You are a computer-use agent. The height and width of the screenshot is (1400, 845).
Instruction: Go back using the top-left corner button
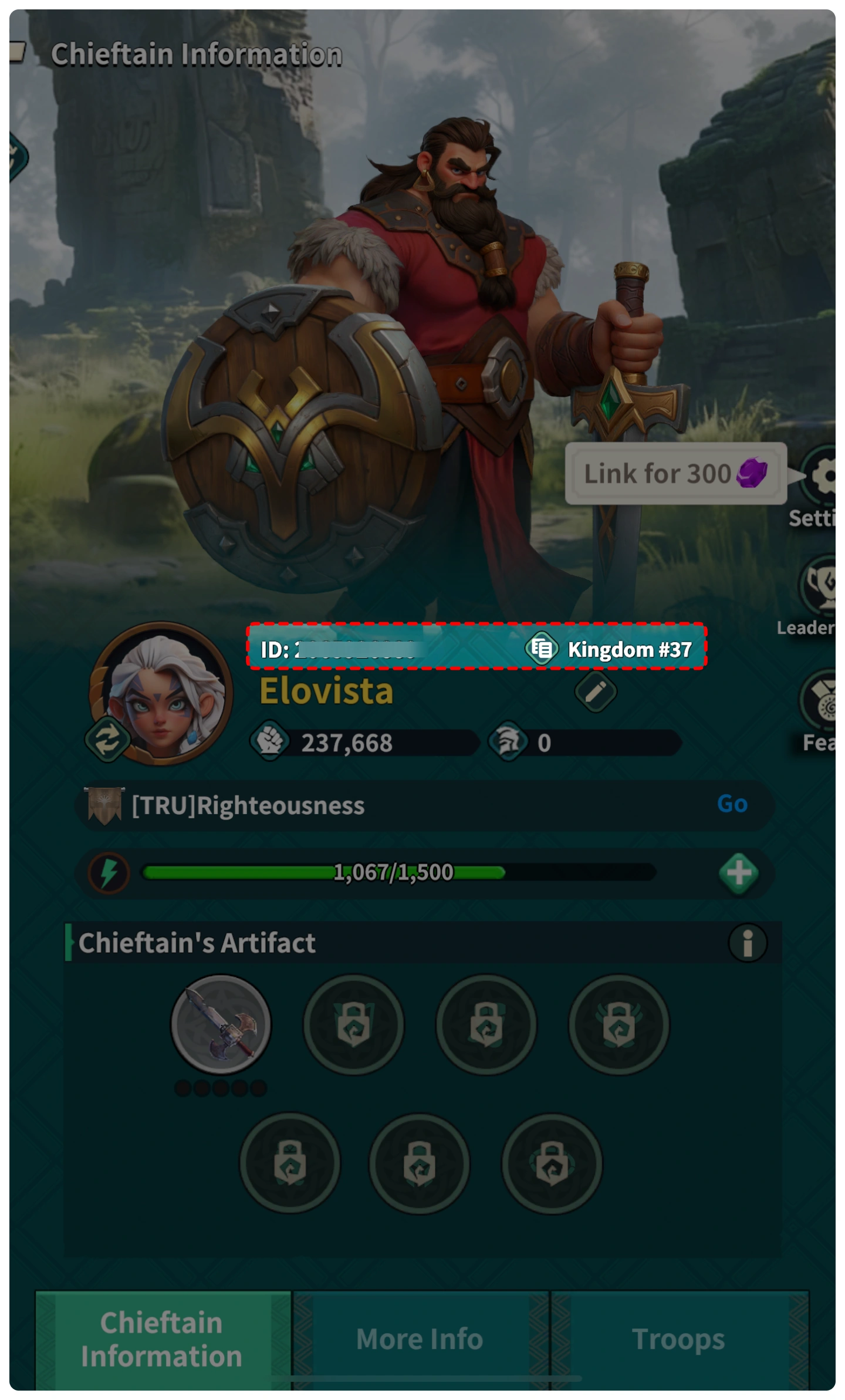coord(17,53)
